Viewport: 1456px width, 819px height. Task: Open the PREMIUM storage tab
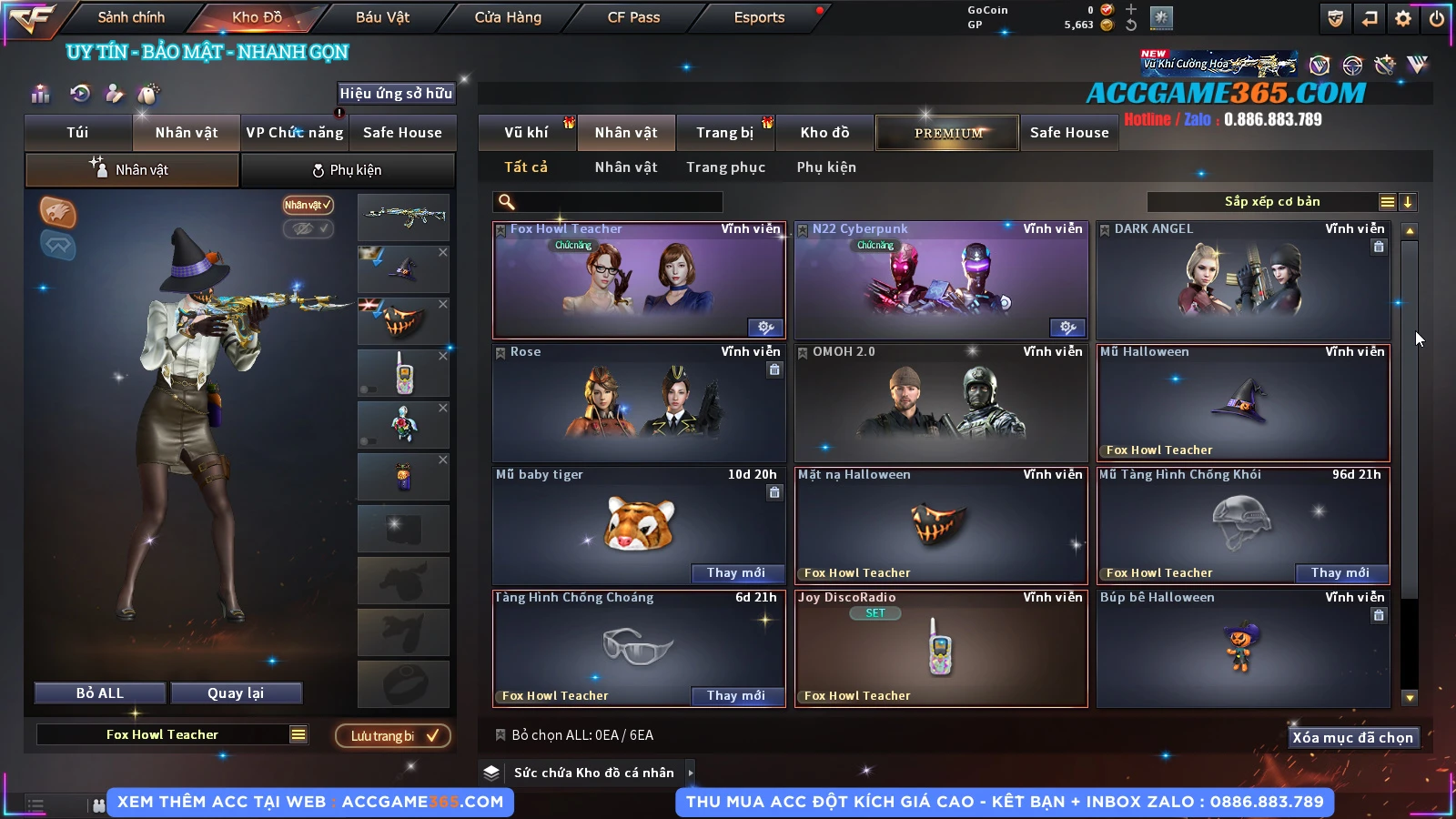coord(947,133)
